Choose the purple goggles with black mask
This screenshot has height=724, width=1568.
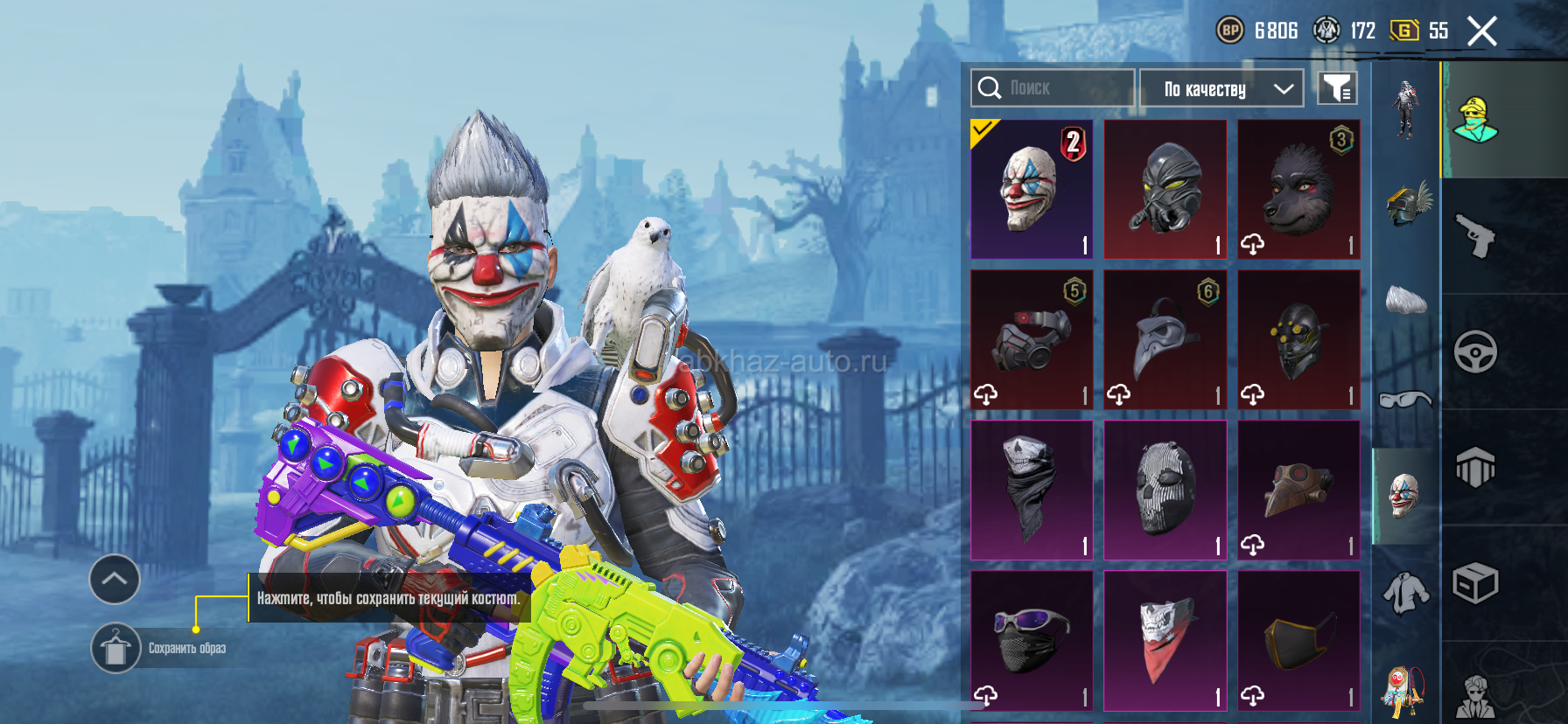1032,641
